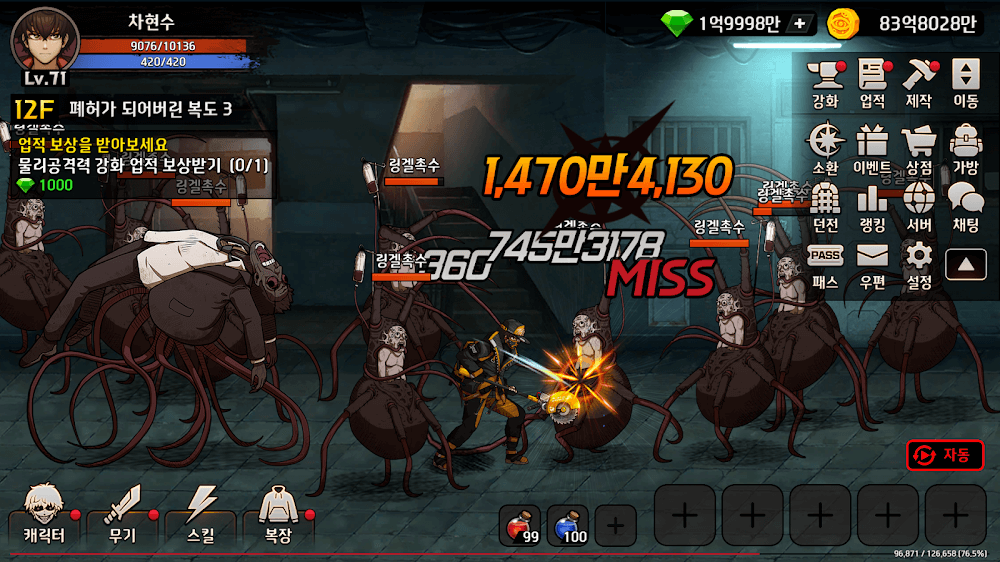Open the 강화 enhancement menu
This screenshot has width=1000, height=562.
(x=826, y=82)
